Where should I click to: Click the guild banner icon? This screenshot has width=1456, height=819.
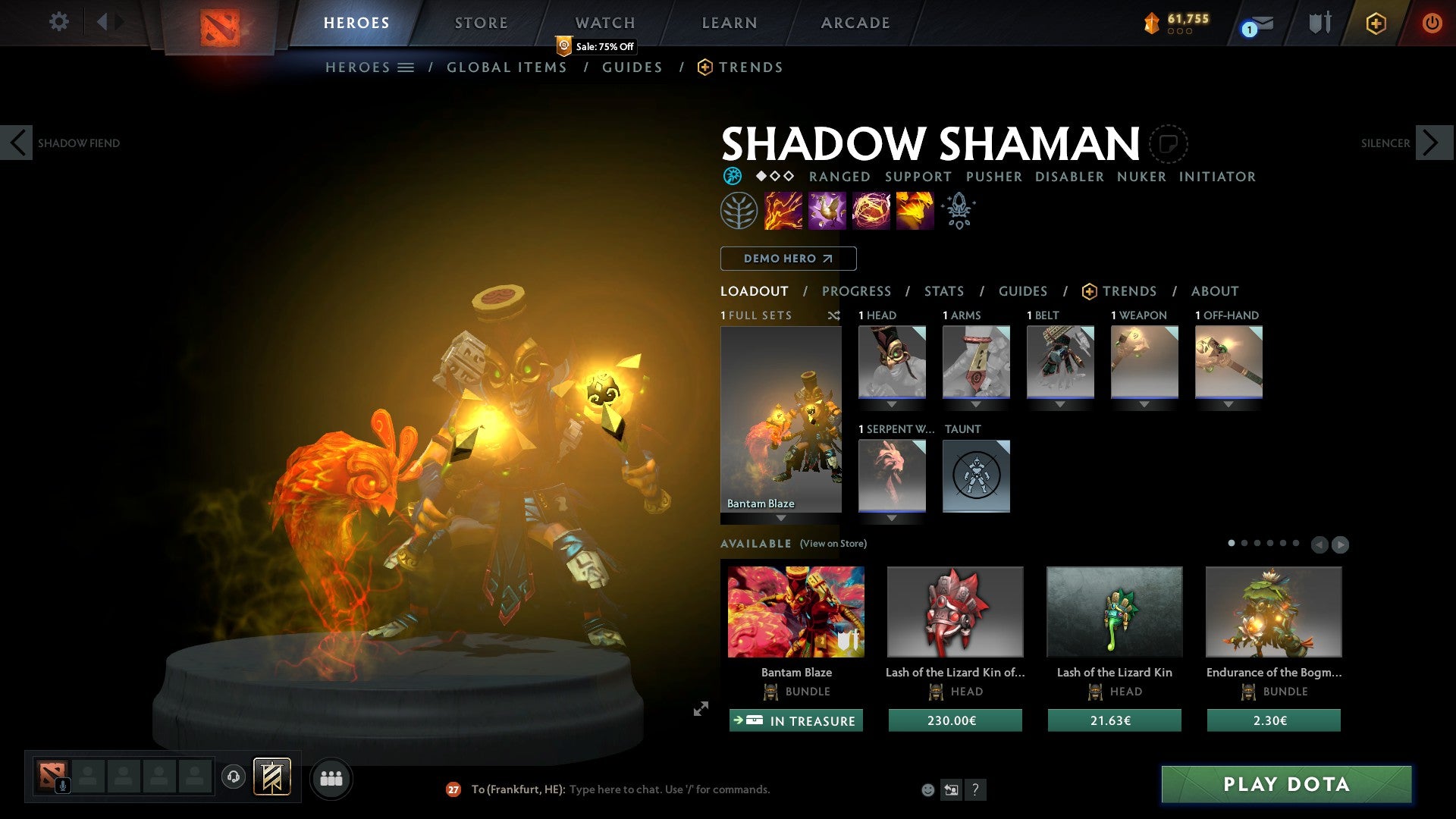(272, 777)
